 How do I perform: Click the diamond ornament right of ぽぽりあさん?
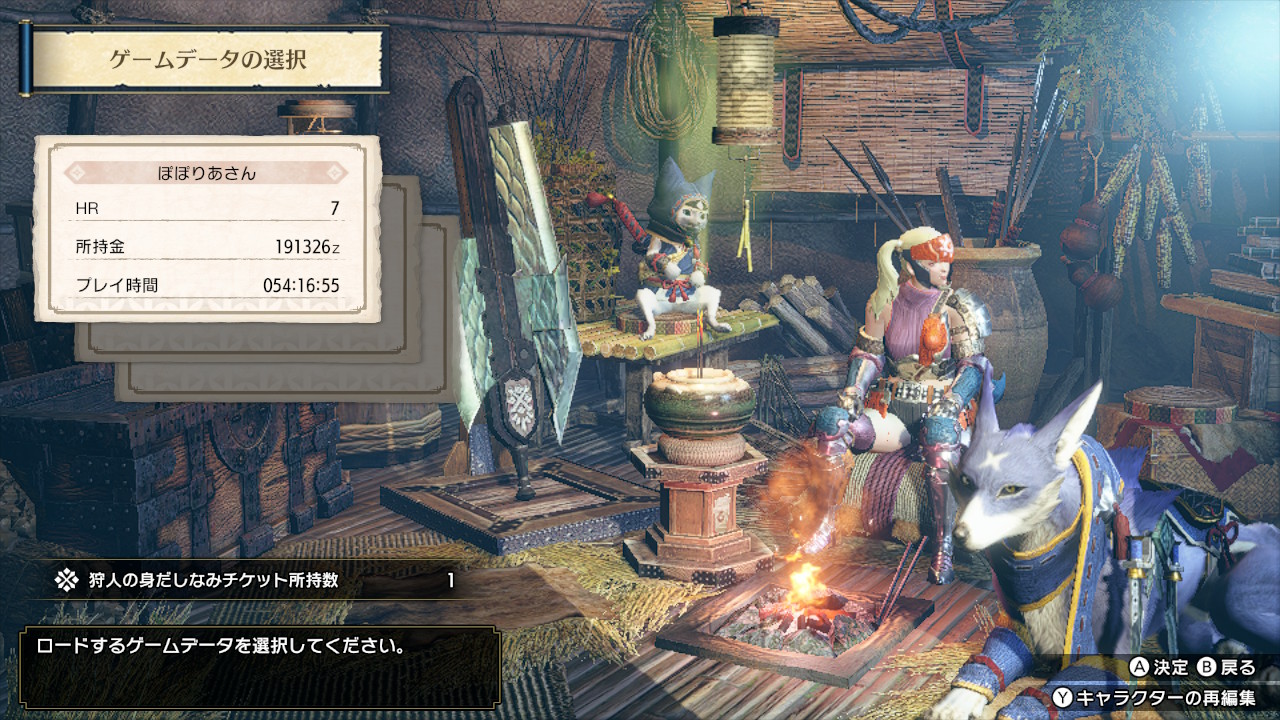coord(335,172)
